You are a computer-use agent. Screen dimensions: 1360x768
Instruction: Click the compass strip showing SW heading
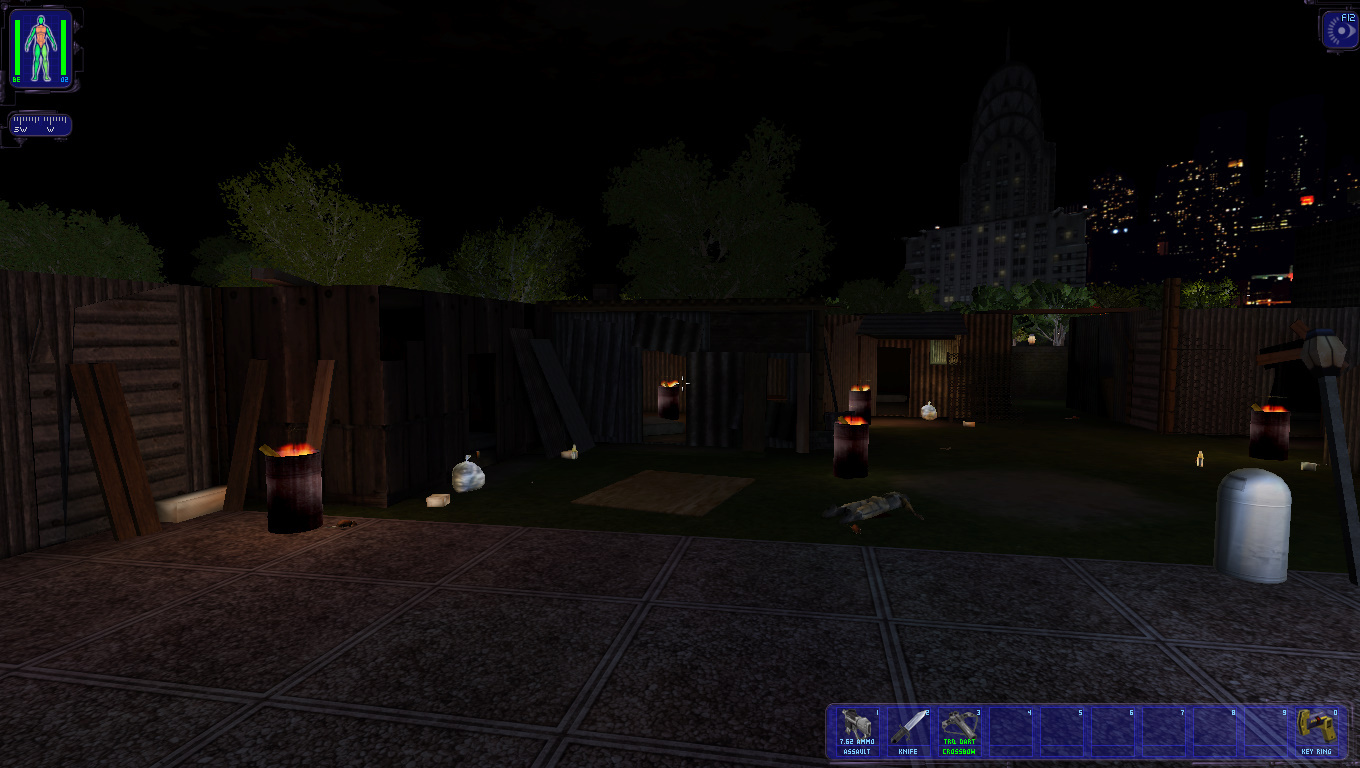(38, 126)
